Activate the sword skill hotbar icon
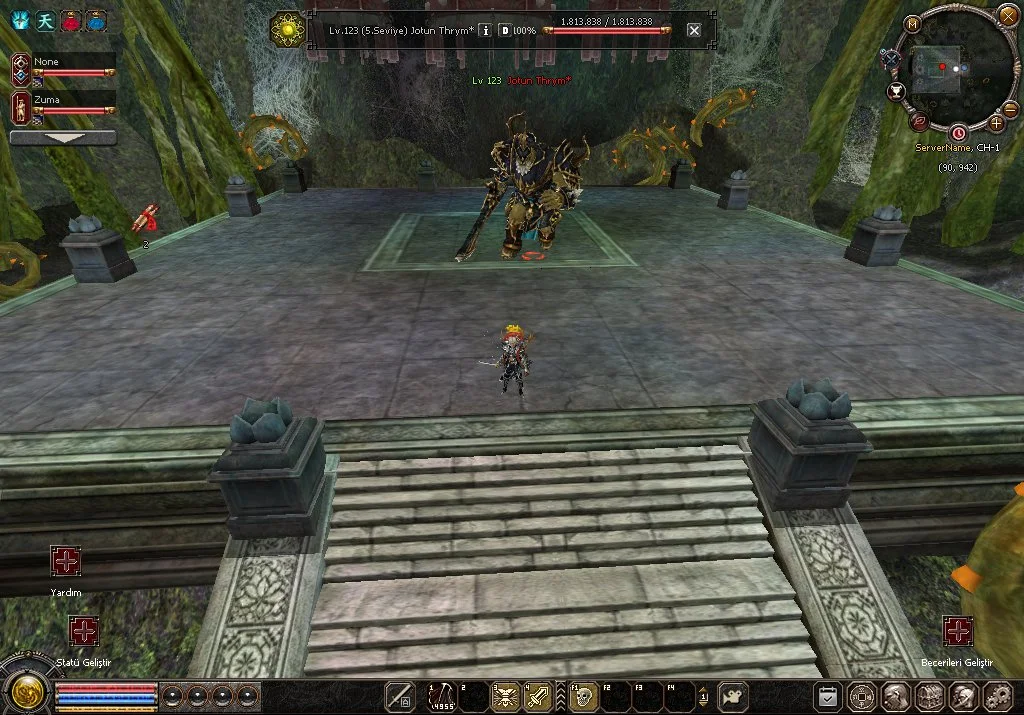The height and width of the screenshot is (715, 1024). tap(538, 695)
